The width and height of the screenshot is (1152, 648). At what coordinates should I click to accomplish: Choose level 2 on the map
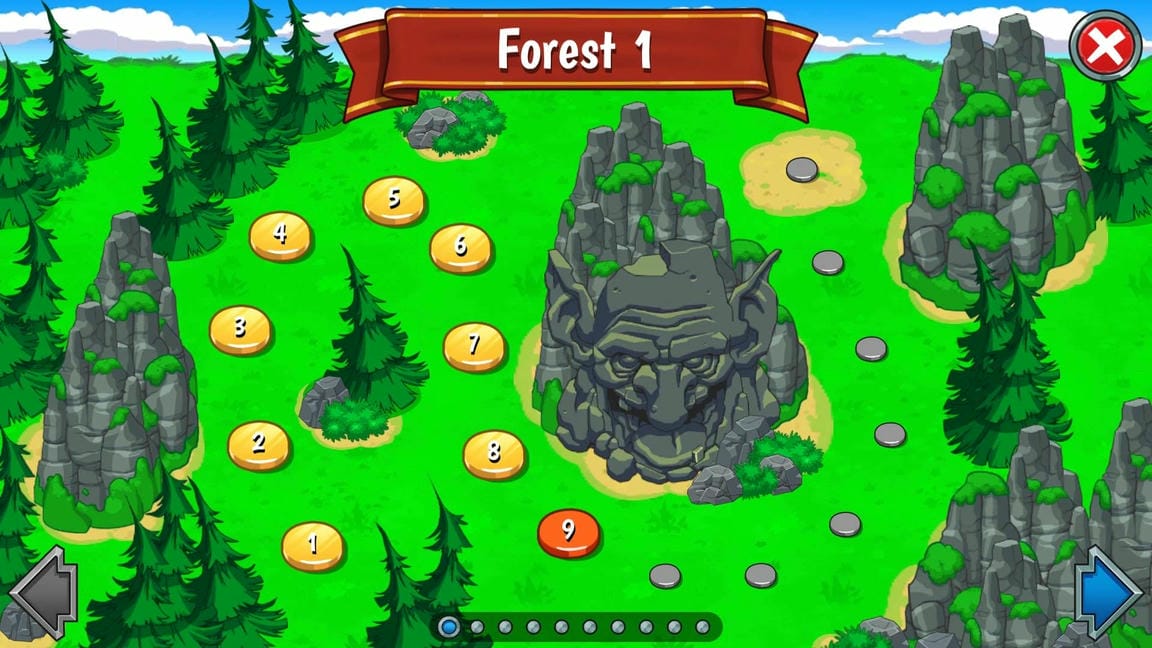click(x=259, y=444)
